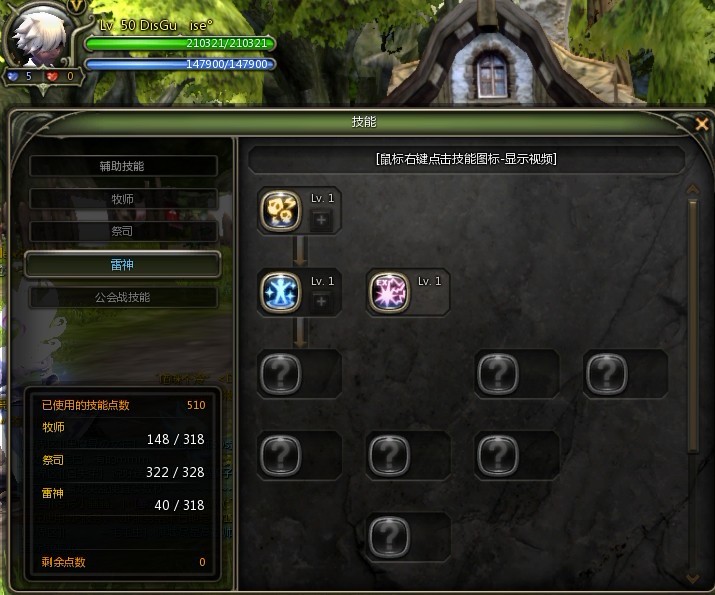715x595 pixels.
Task: Select the purple lightning burst skill icon
Action: [386, 291]
